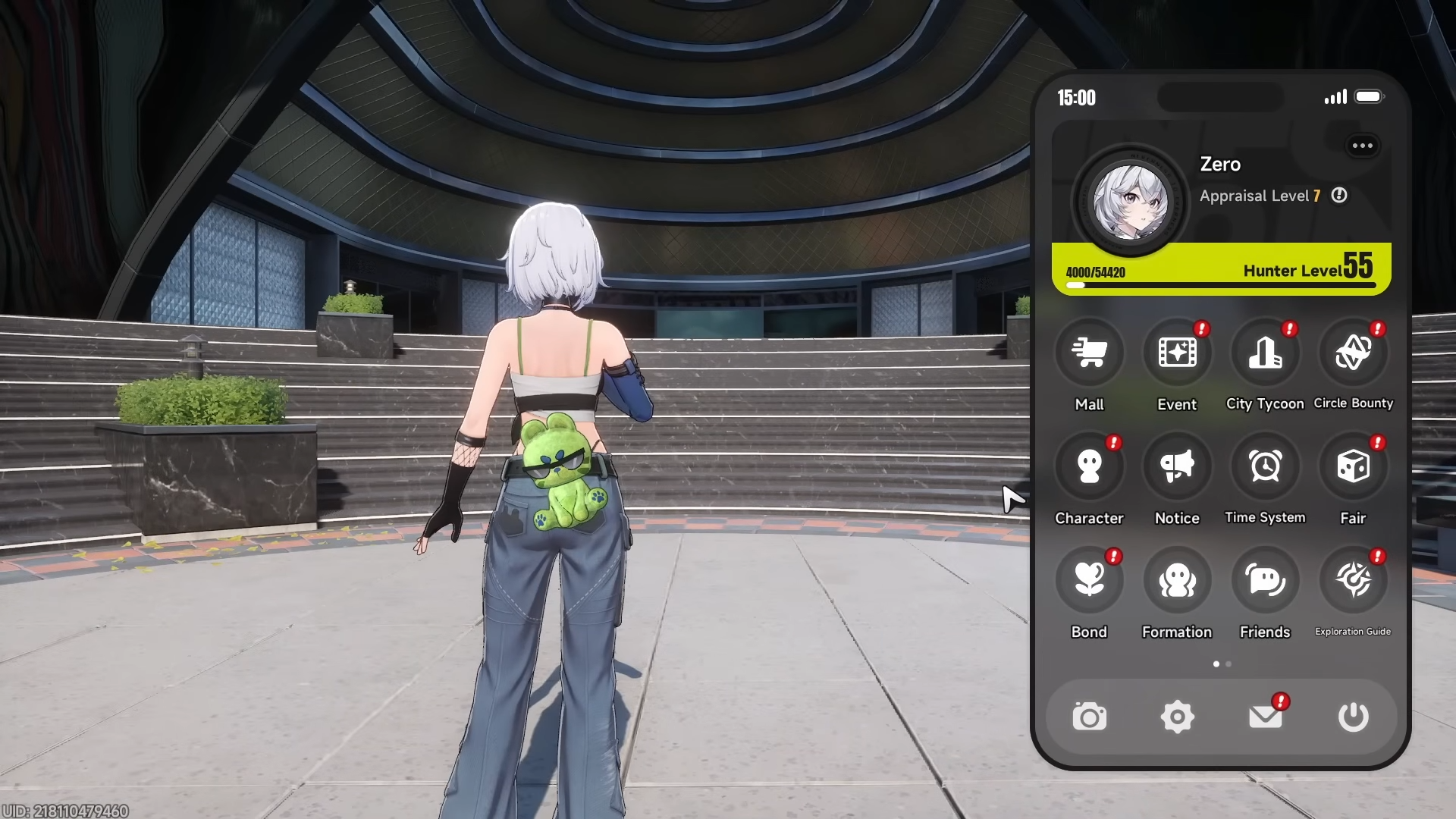Open the Exploration Guide
1456x819 pixels.
click(x=1353, y=580)
